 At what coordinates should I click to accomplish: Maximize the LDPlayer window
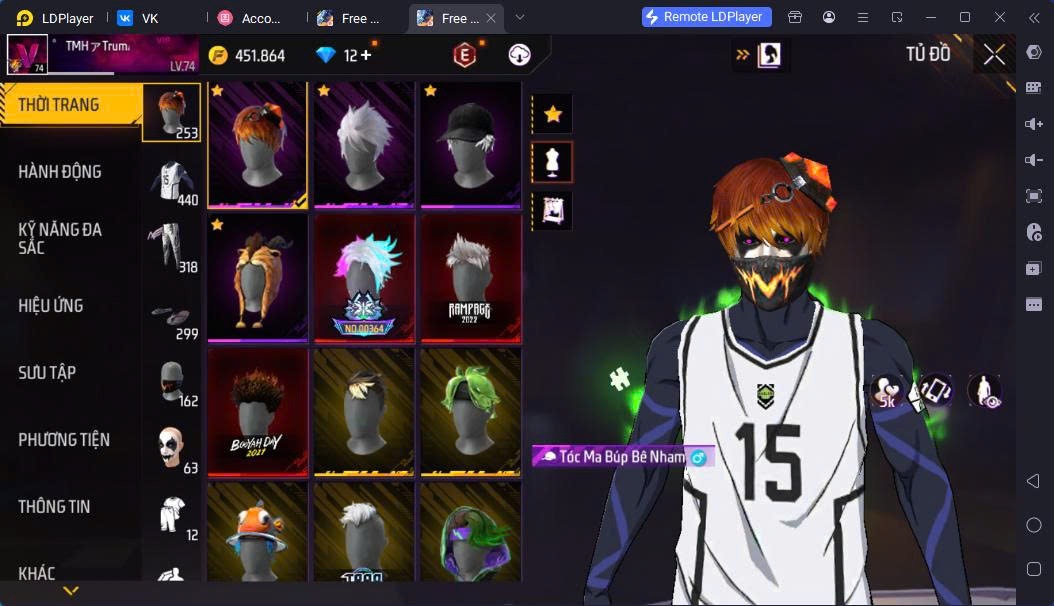coord(964,17)
